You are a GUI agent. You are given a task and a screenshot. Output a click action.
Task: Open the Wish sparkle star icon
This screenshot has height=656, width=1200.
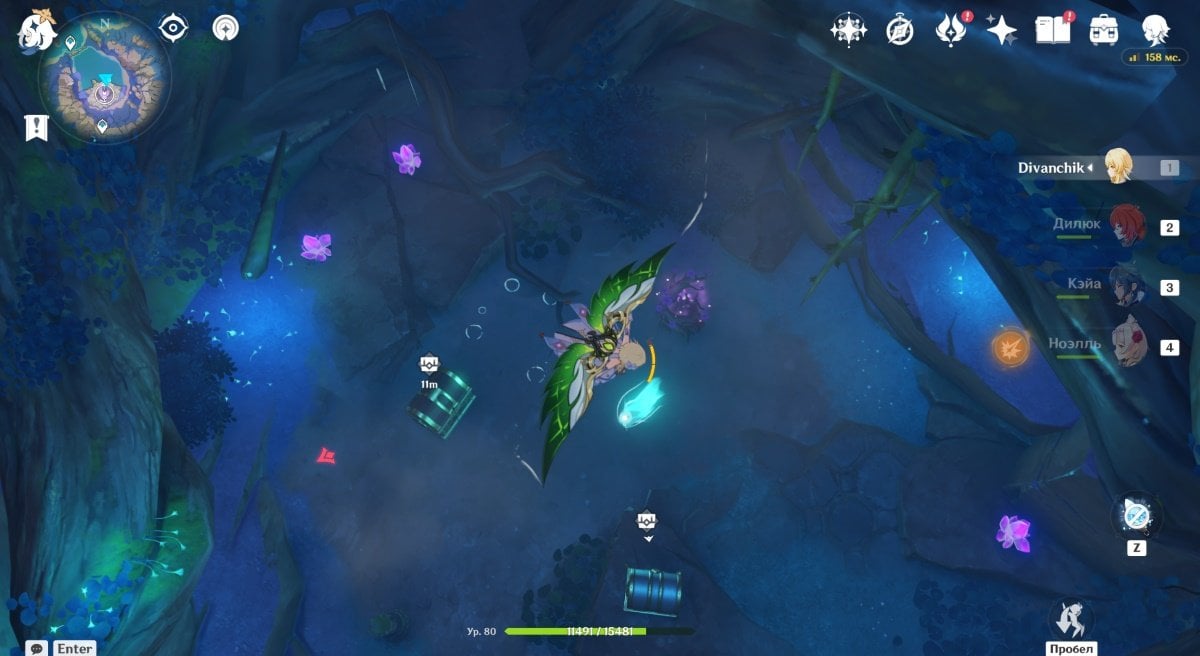click(x=1001, y=30)
